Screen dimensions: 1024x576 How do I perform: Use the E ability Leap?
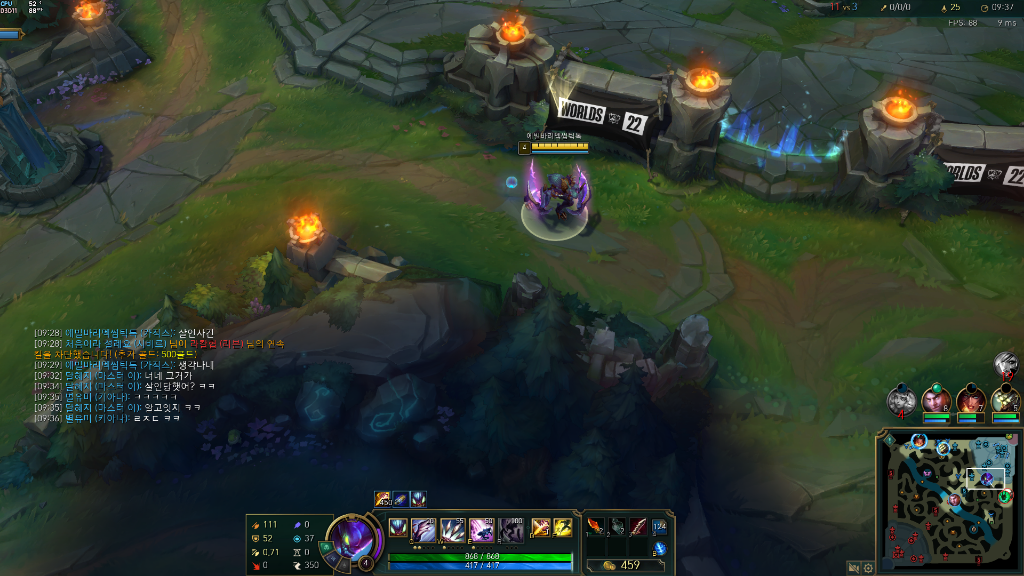[x=482, y=528]
